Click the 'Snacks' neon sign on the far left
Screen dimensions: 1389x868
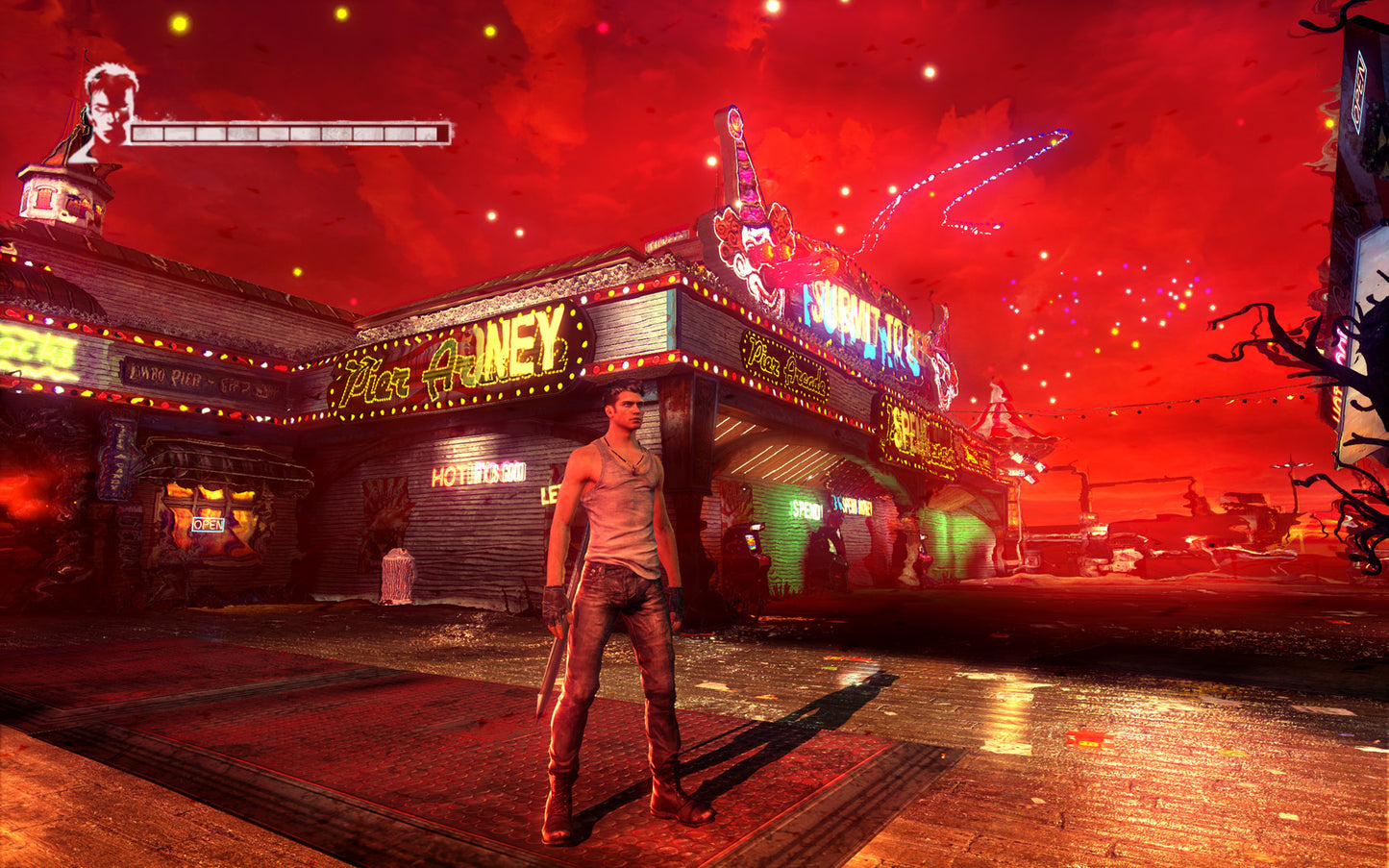[34, 351]
